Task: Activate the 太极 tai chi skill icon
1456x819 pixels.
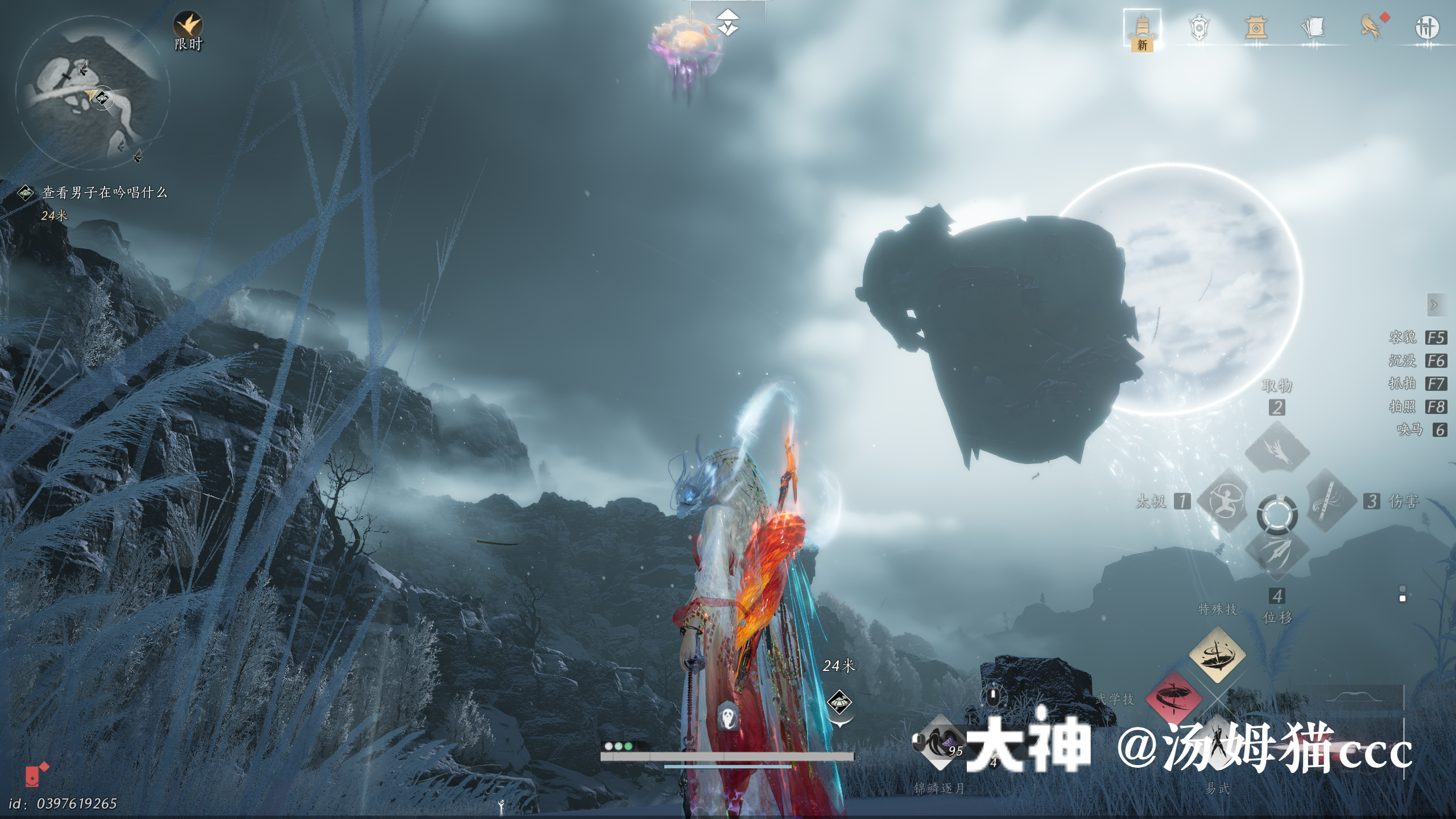Action: [x=1225, y=501]
